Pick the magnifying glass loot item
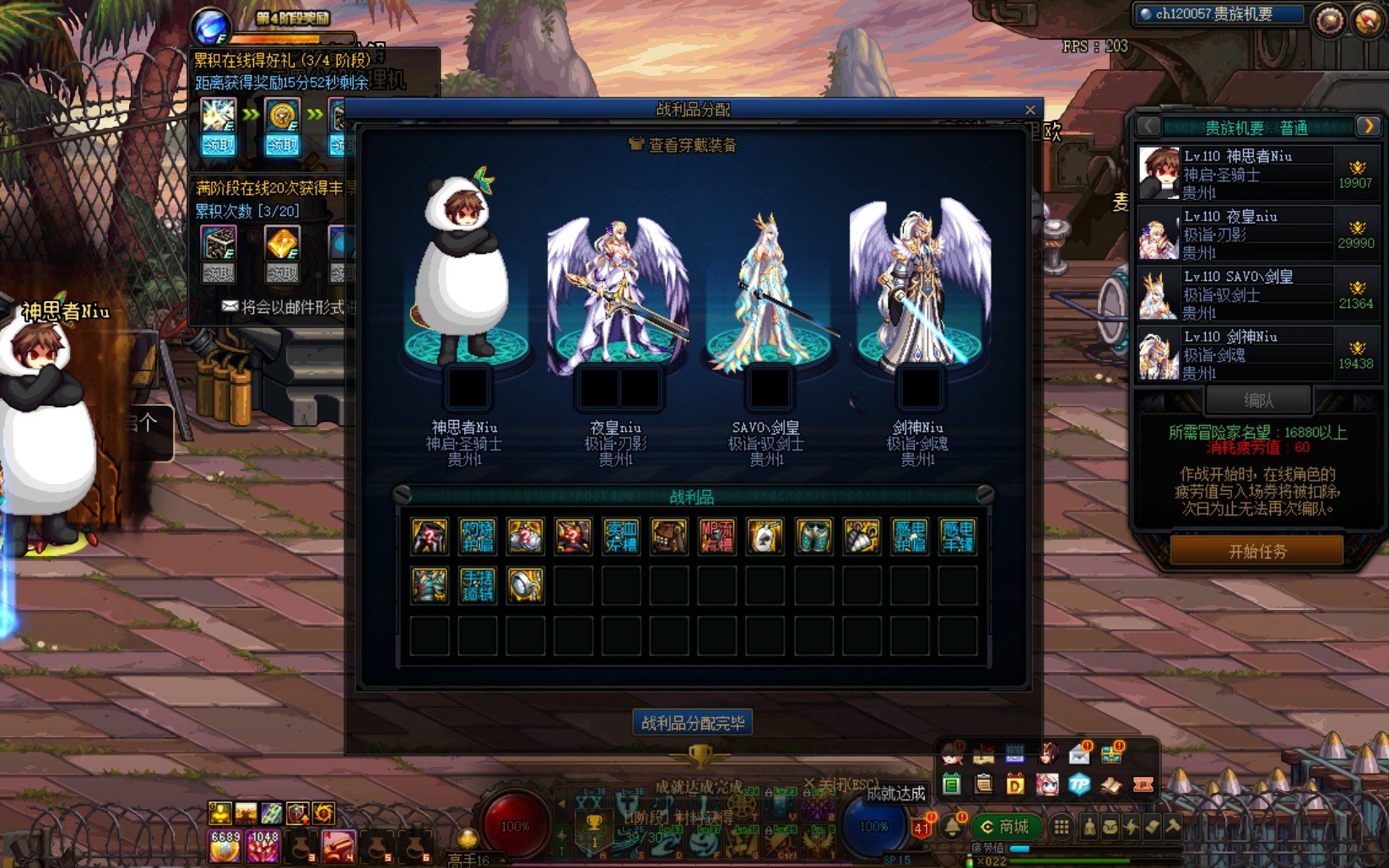The width and height of the screenshot is (1389, 868). coord(525,585)
